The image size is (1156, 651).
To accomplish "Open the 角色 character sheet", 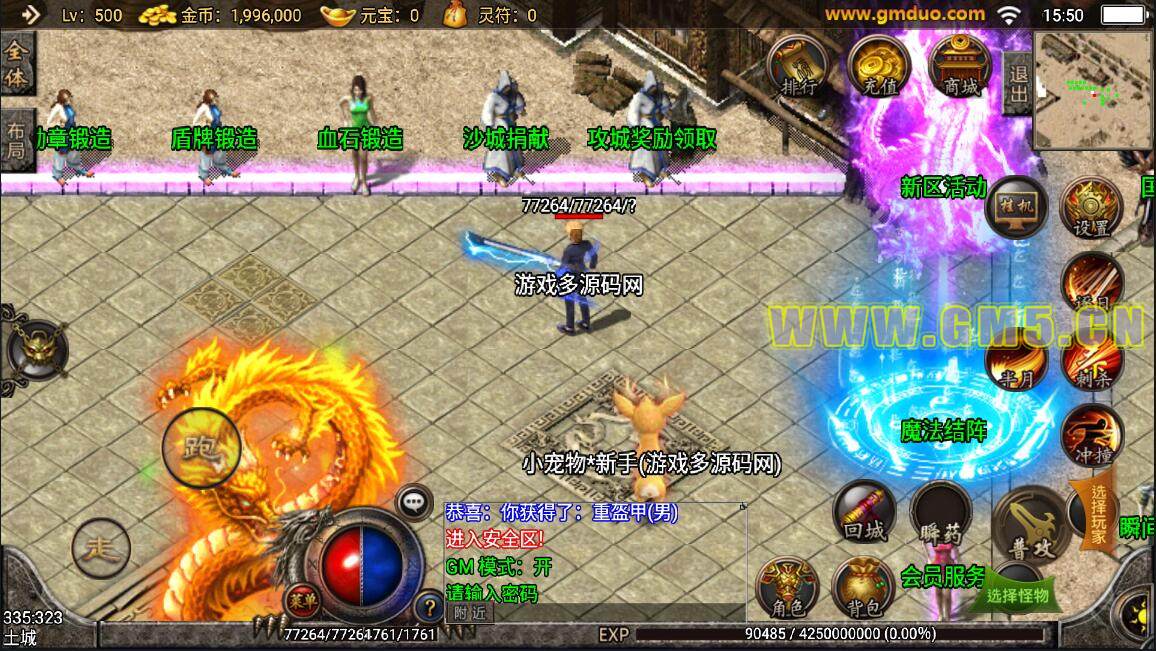I will tap(788, 588).
